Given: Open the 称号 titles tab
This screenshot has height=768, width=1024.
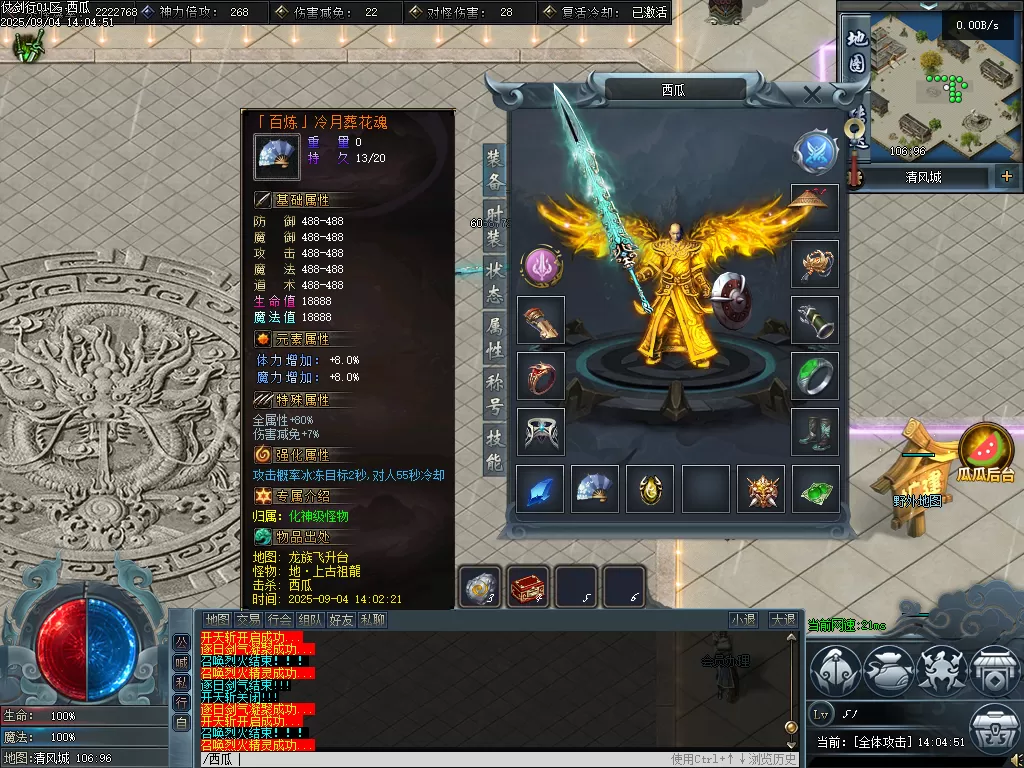Looking at the screenshot, I should [495, 394].
